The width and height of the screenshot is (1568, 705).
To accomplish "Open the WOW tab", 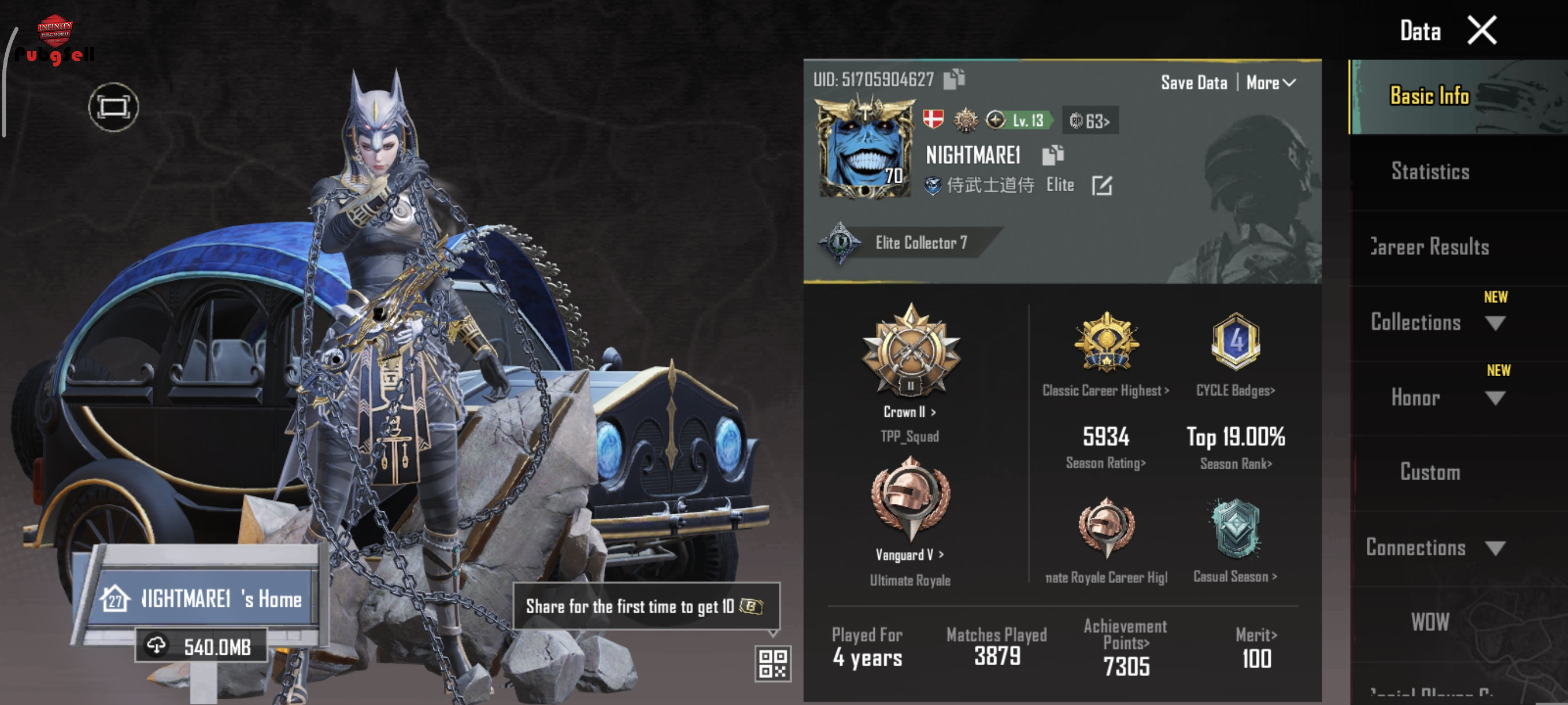I will pos(1430,622).
